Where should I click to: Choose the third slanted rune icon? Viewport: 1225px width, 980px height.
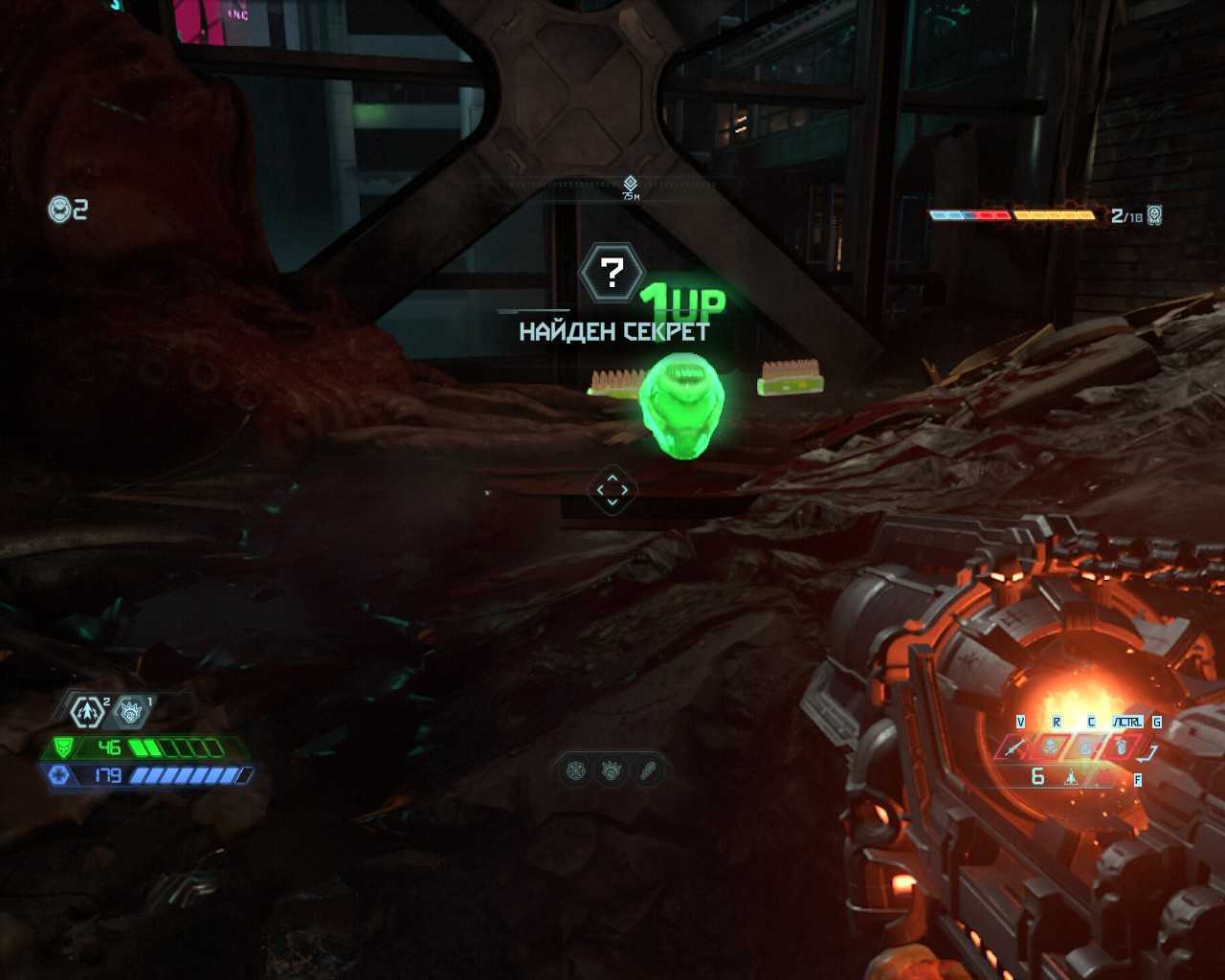point(648,769)
